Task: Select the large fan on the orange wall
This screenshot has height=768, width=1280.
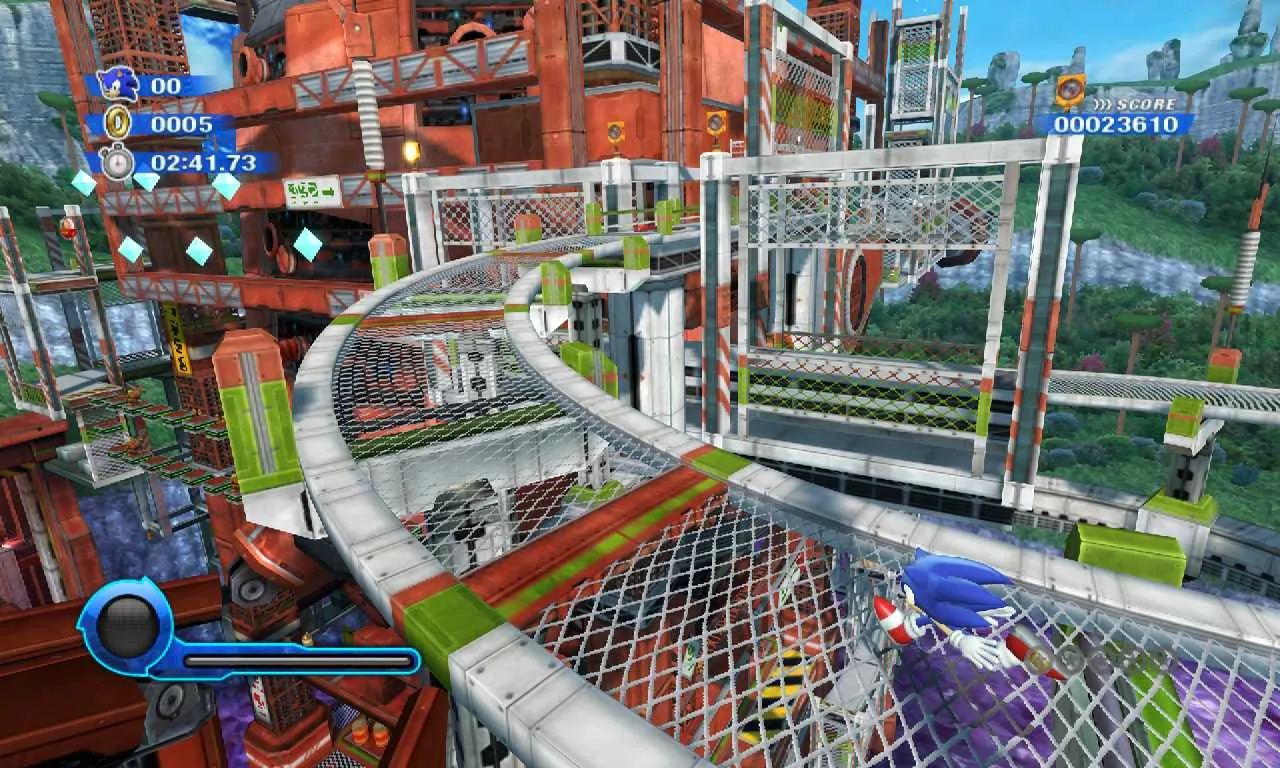Action: (x=858, y=290)
